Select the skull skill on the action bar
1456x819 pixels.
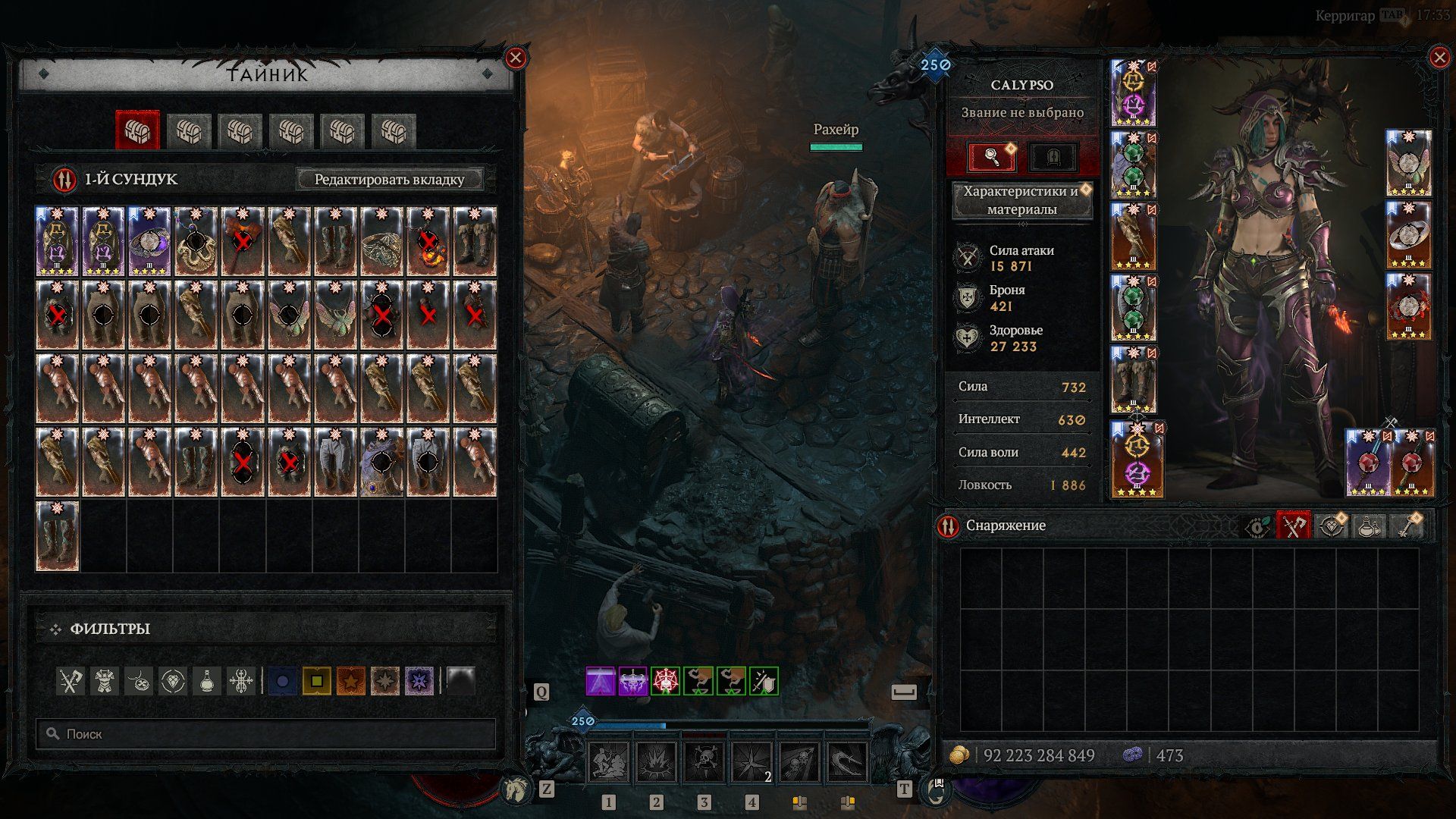[x=703, y=762]
